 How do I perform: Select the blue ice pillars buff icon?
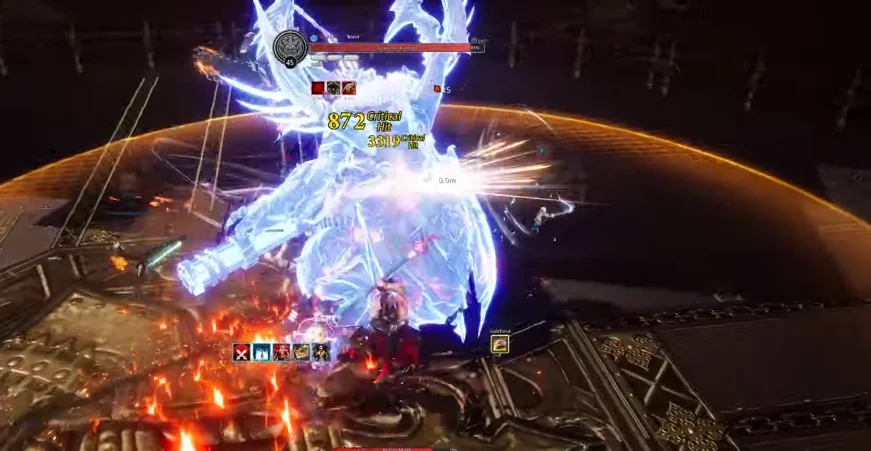click(x=261, y=352)
